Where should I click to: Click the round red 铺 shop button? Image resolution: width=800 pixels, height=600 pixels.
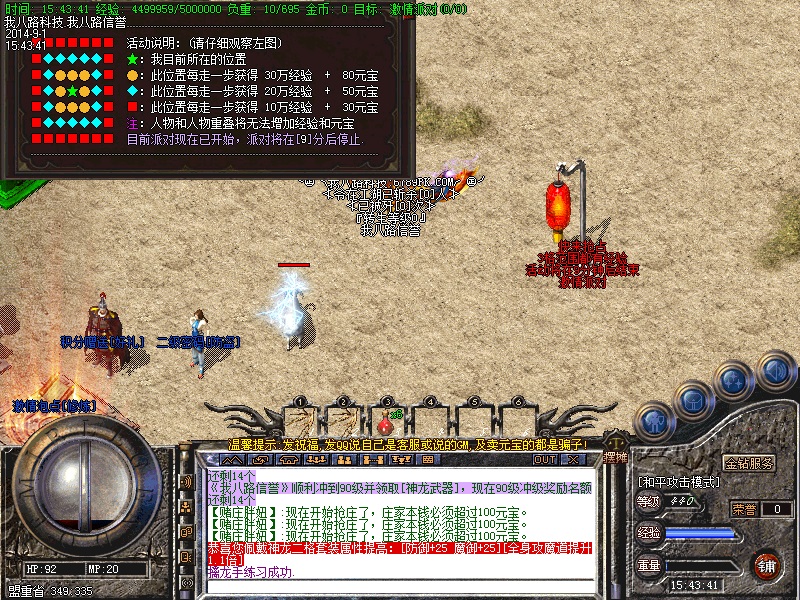(767, 565)
